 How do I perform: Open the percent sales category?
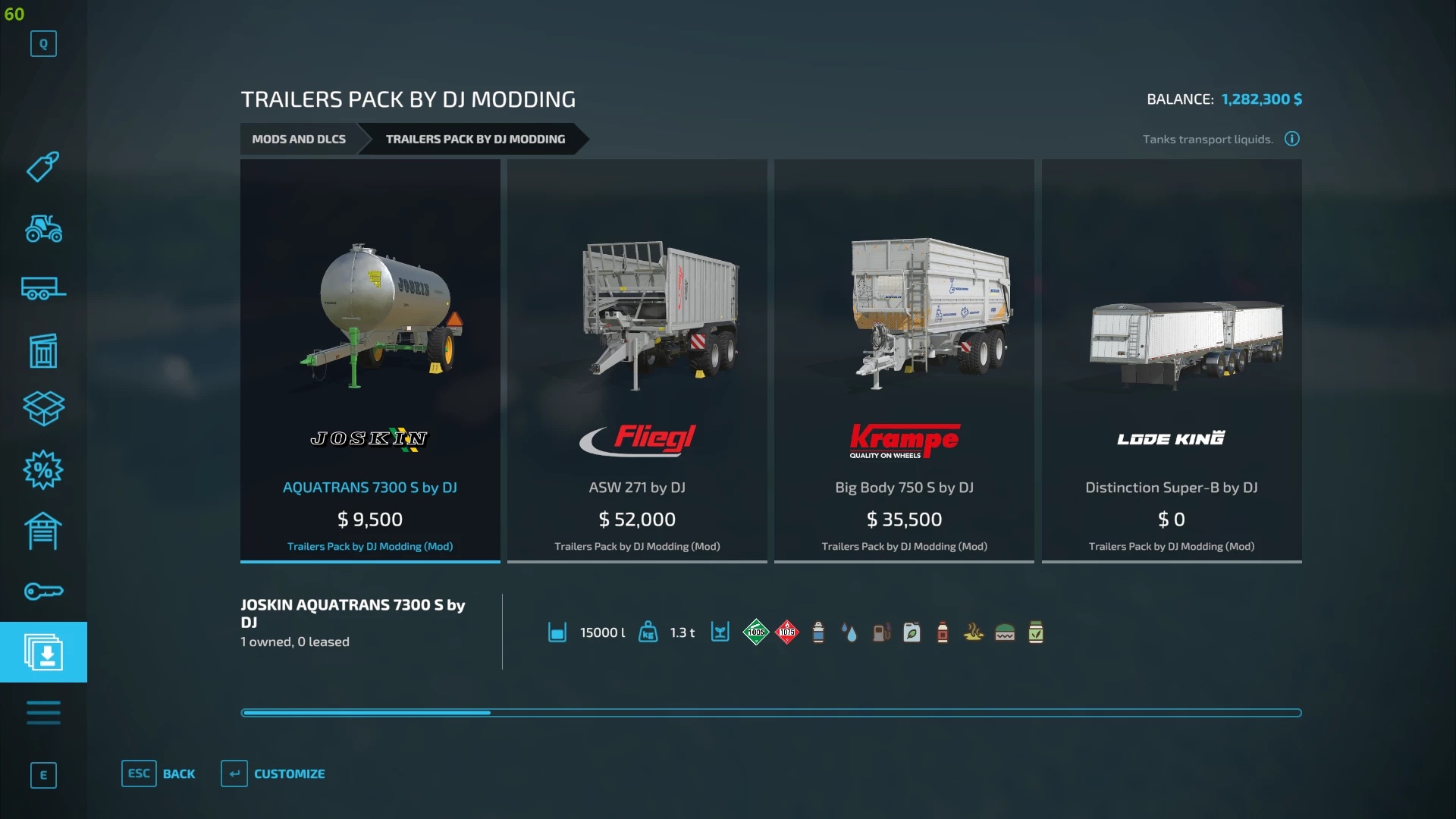point(43,470)
